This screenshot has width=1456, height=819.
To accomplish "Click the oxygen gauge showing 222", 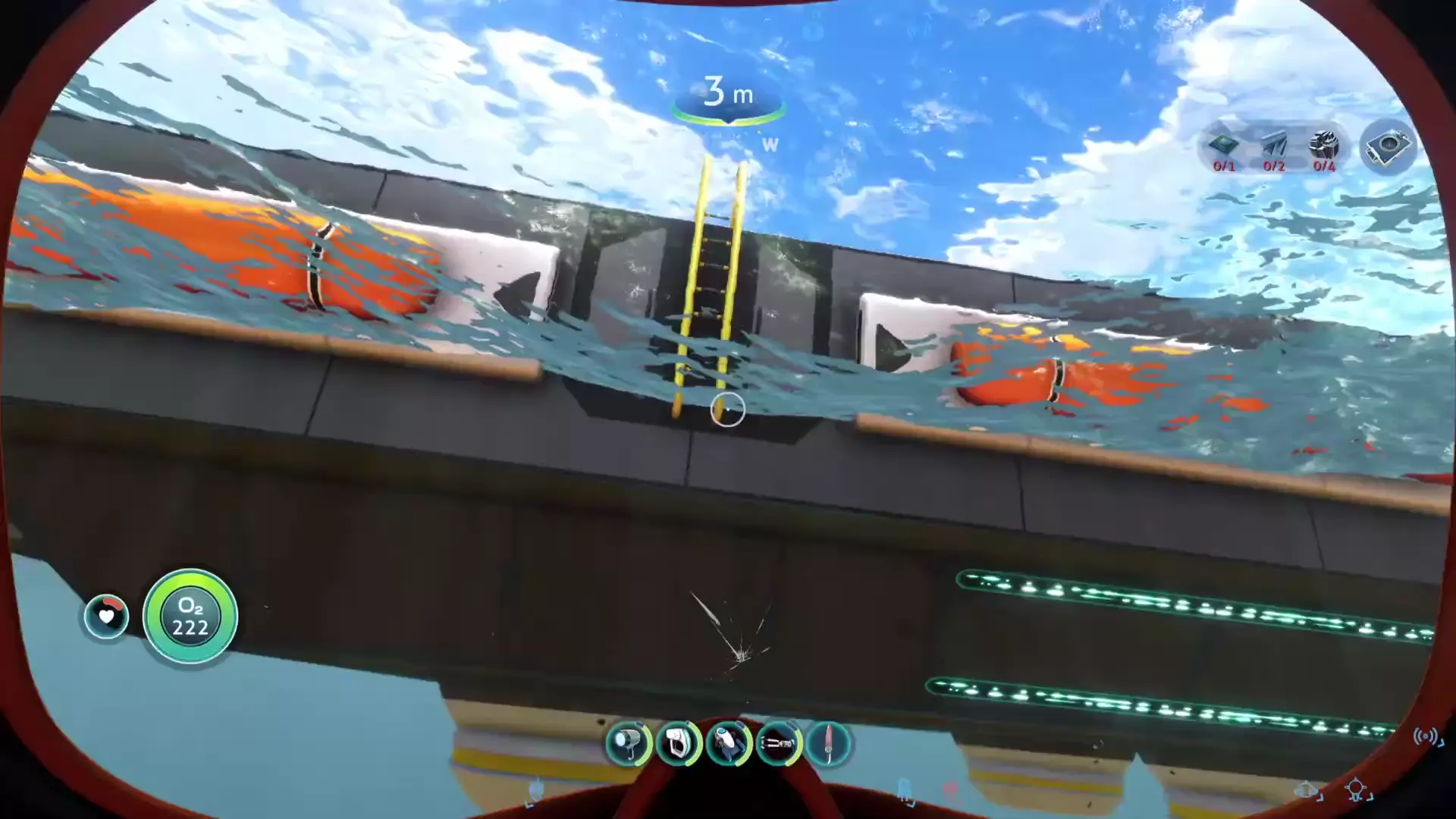I will click(190, 618).
